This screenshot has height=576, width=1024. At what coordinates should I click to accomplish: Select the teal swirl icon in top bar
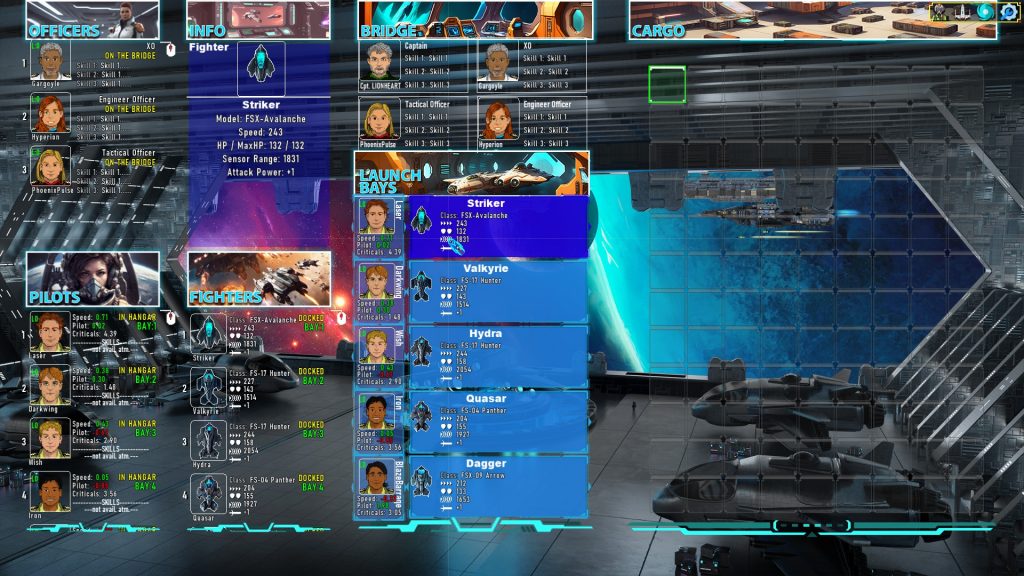[x=985, y=12]
